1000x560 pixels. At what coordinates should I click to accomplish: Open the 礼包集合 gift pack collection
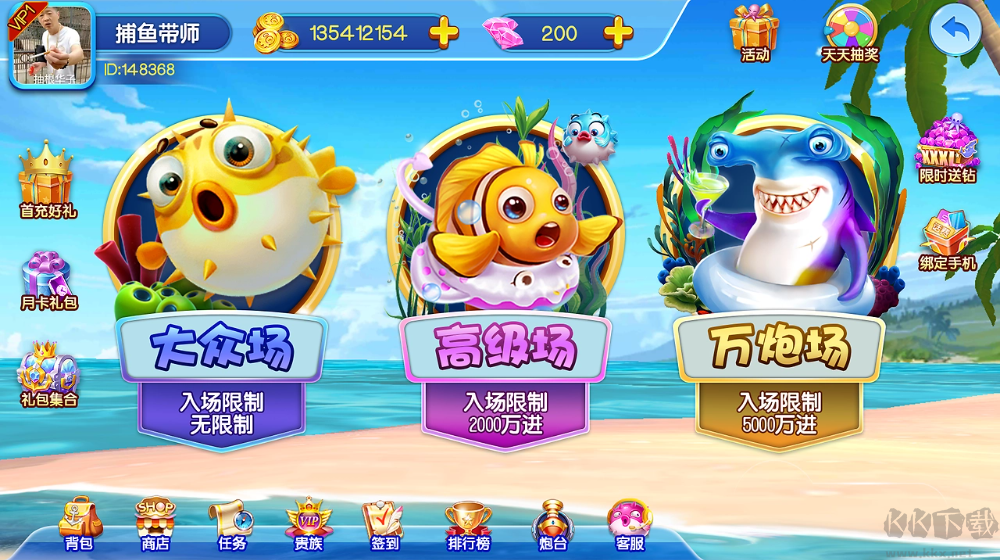(47, 372)
